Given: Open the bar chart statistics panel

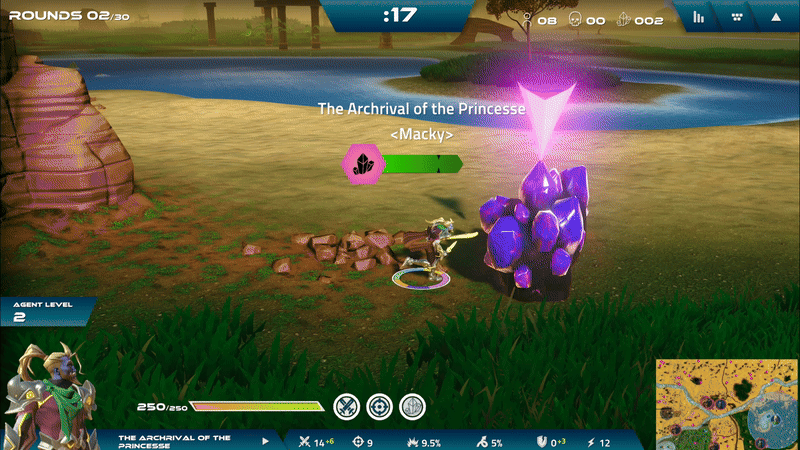Looking at the screenshot, I should coord(699,17).
